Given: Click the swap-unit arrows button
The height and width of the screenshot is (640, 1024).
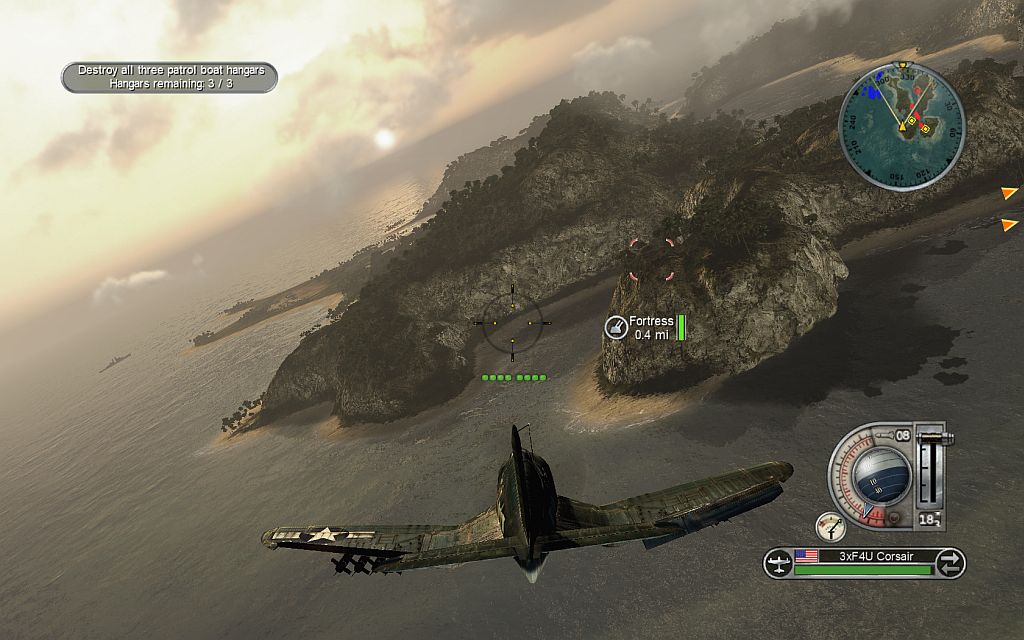Looking at the screenshot, I should [x=950, y=563].
